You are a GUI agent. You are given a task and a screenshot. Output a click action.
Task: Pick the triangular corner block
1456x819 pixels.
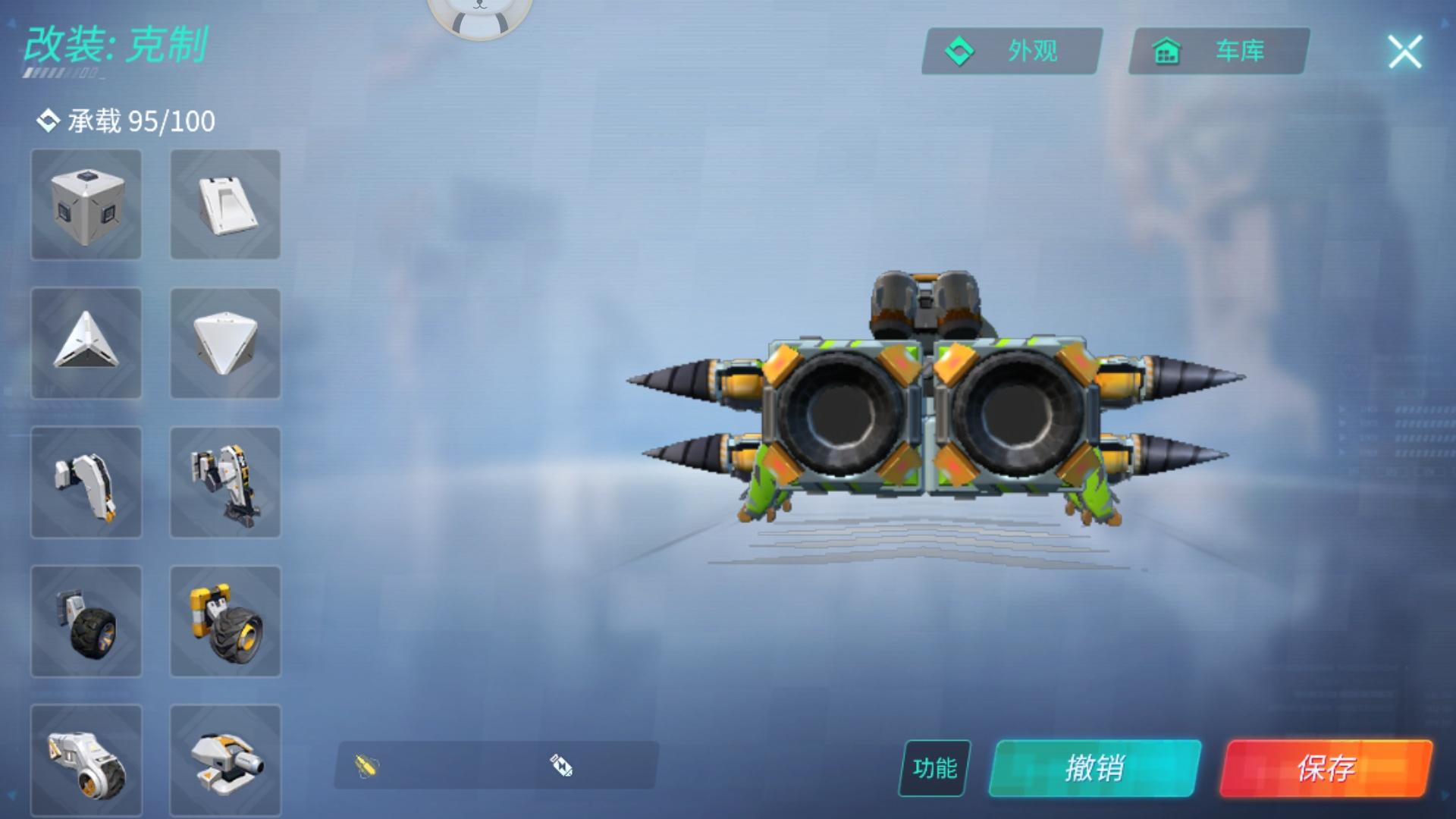pyautogui.click(x=86, y=344)
